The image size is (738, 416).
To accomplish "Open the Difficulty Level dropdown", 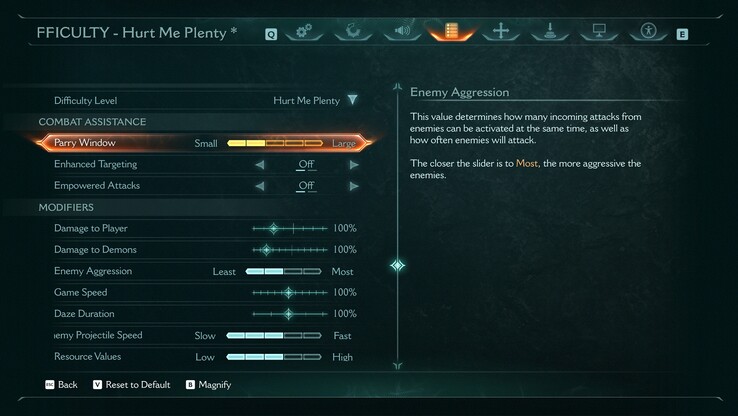I will pyautogui.click(x=352, y=100).
